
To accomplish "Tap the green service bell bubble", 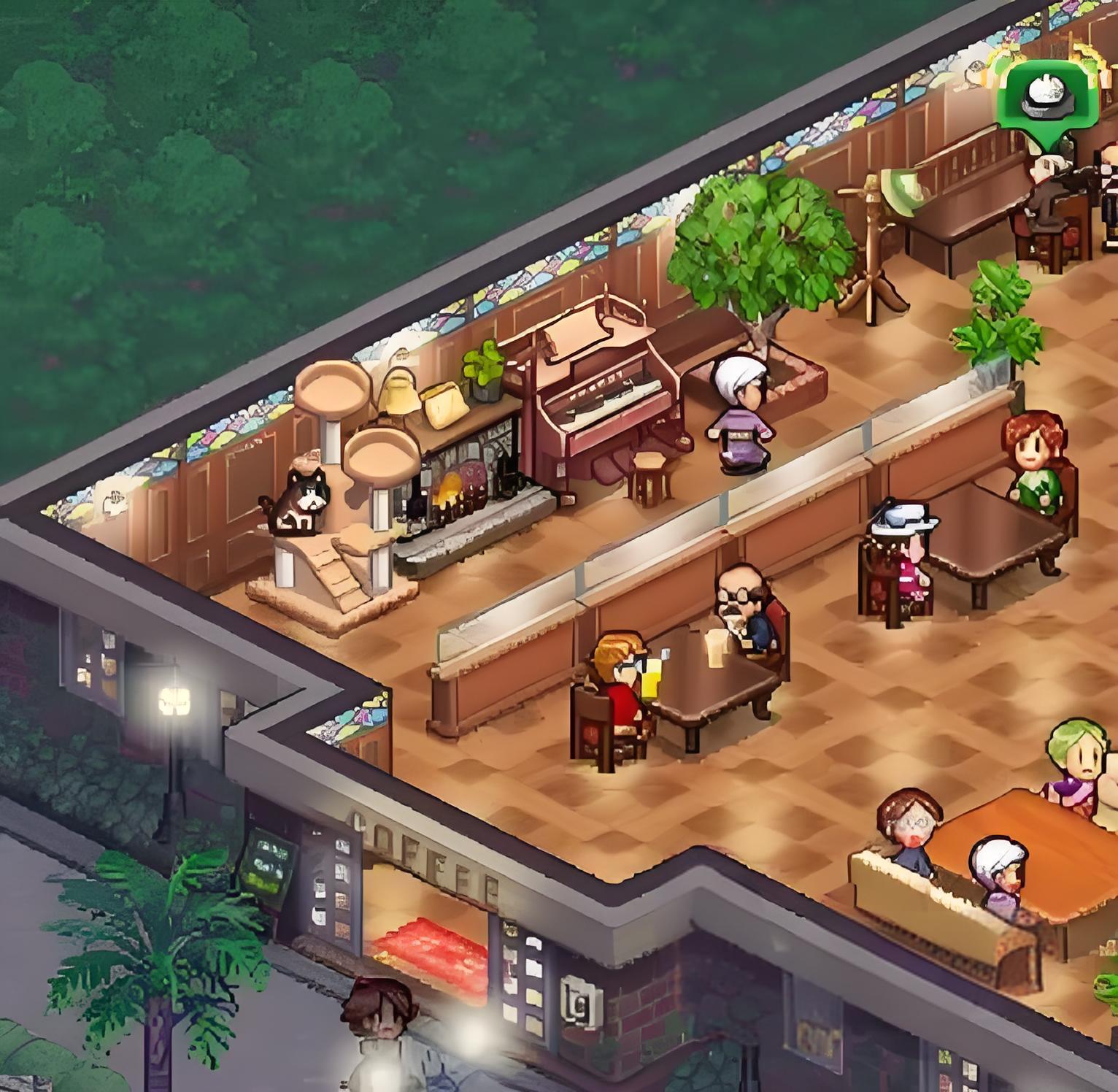I will (1047, 97).
